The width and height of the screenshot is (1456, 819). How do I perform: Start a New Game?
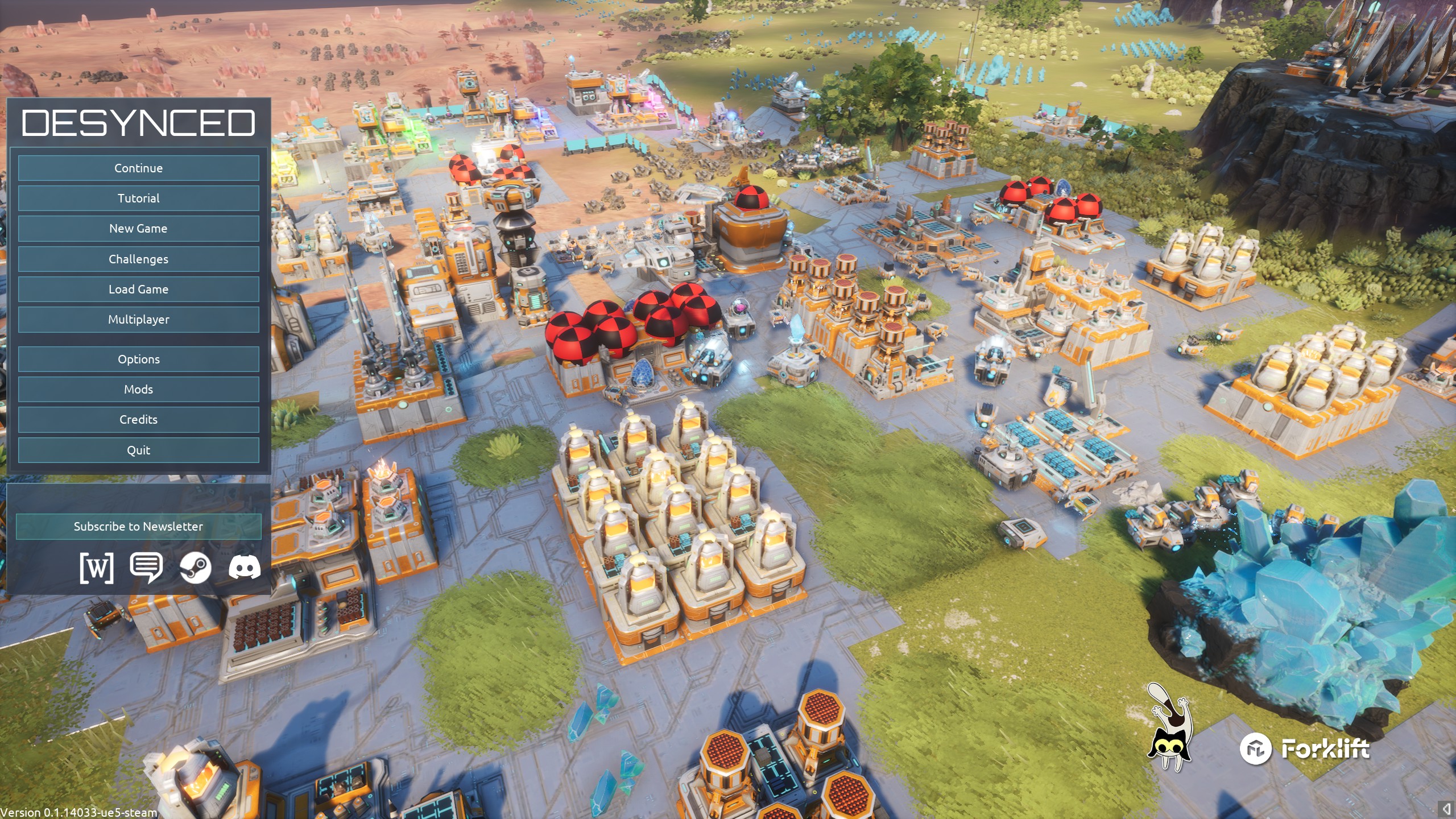138,229
